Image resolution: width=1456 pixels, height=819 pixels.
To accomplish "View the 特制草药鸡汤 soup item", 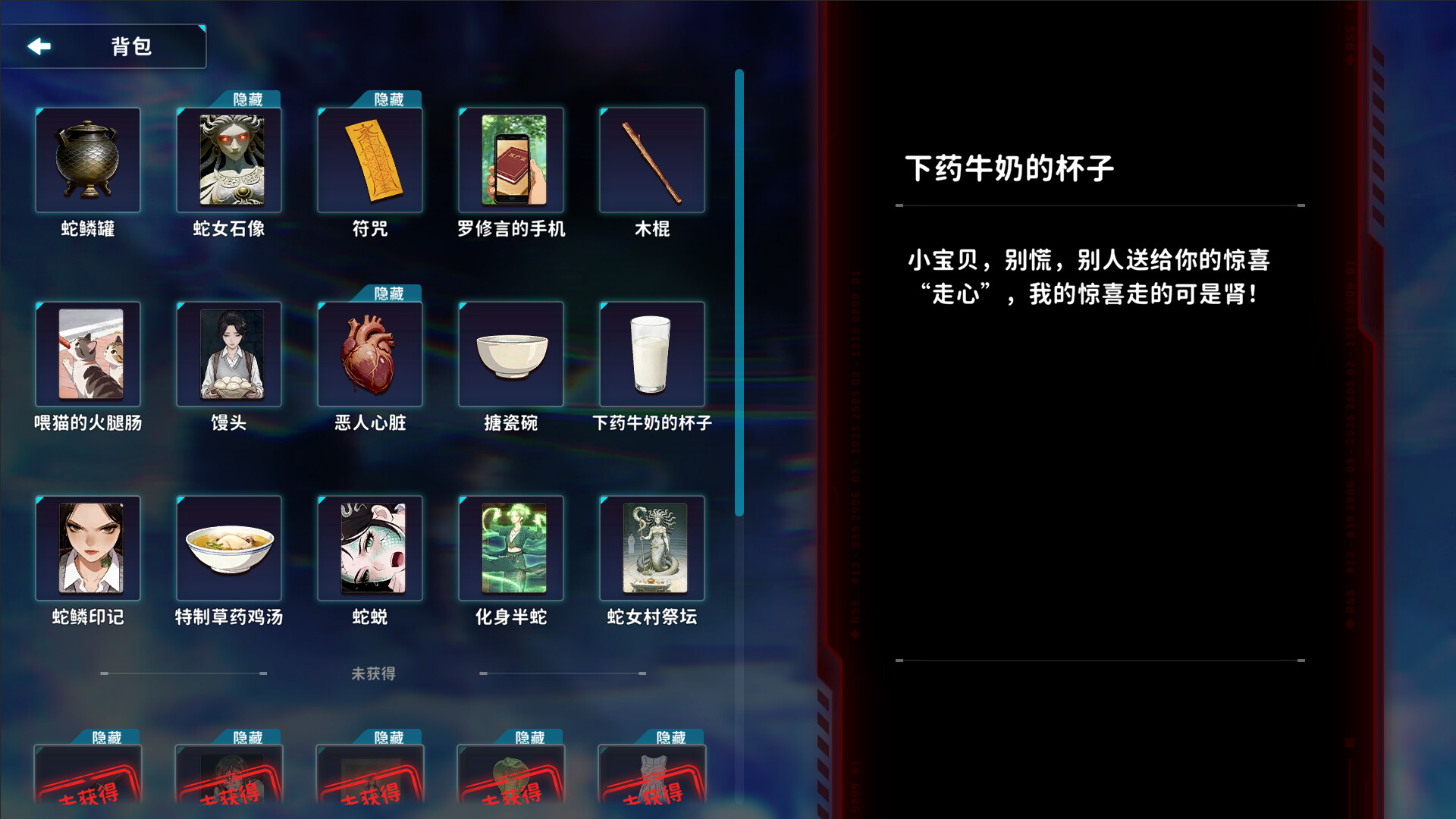I will (x=228, y=548).
